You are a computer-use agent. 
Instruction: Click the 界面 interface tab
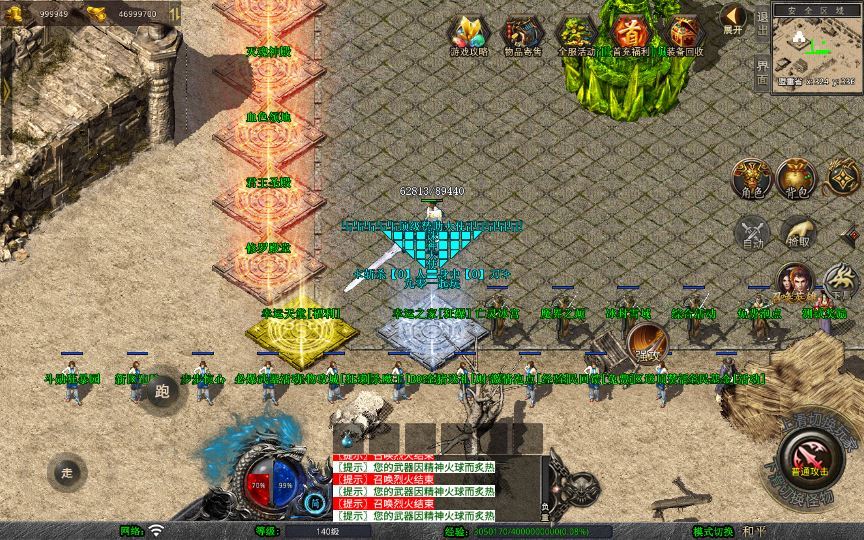(762, 70)
